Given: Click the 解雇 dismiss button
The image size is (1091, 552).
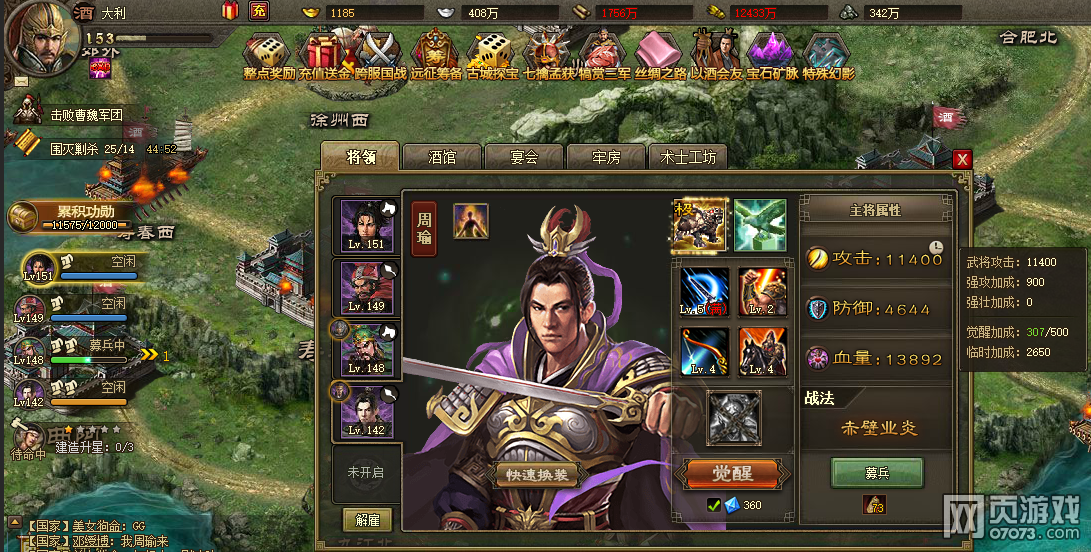Looking at the screenshot, I should tap(367, 520).
